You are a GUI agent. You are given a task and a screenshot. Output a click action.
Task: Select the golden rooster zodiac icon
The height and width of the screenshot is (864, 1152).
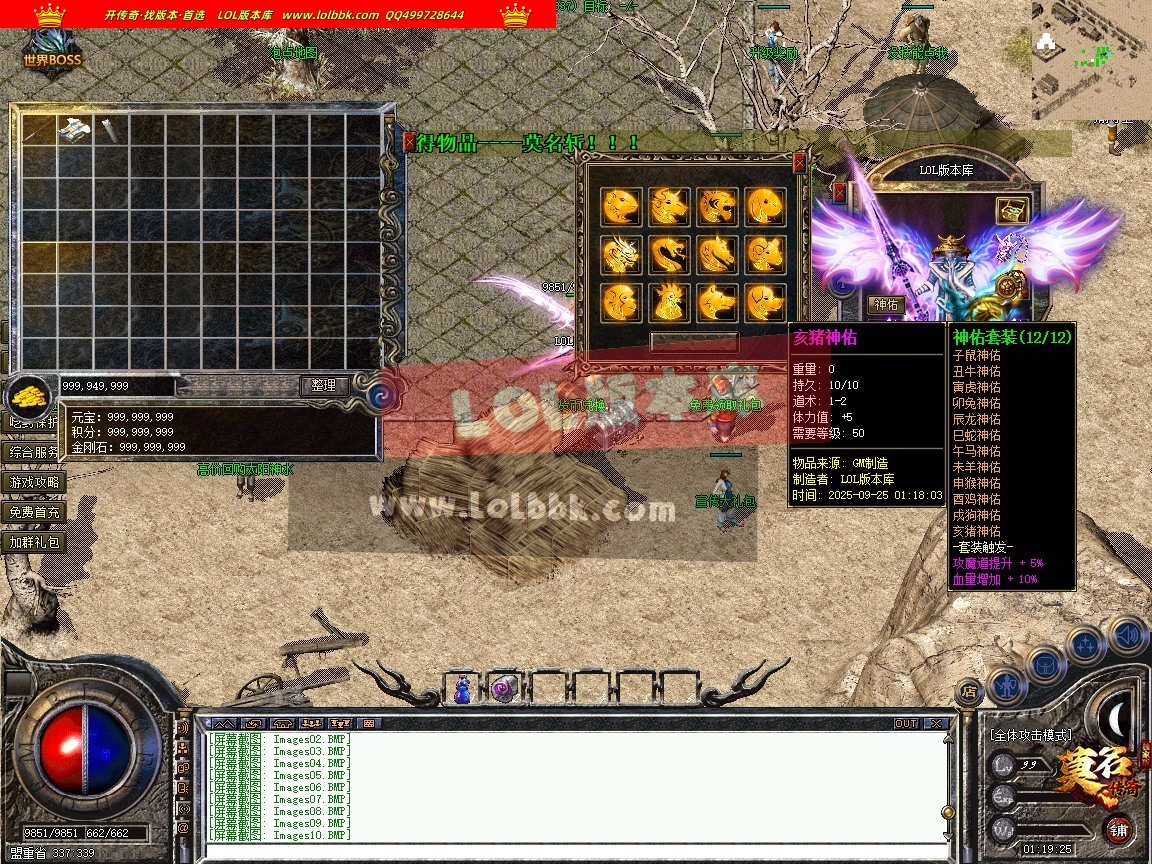[668, 302]
